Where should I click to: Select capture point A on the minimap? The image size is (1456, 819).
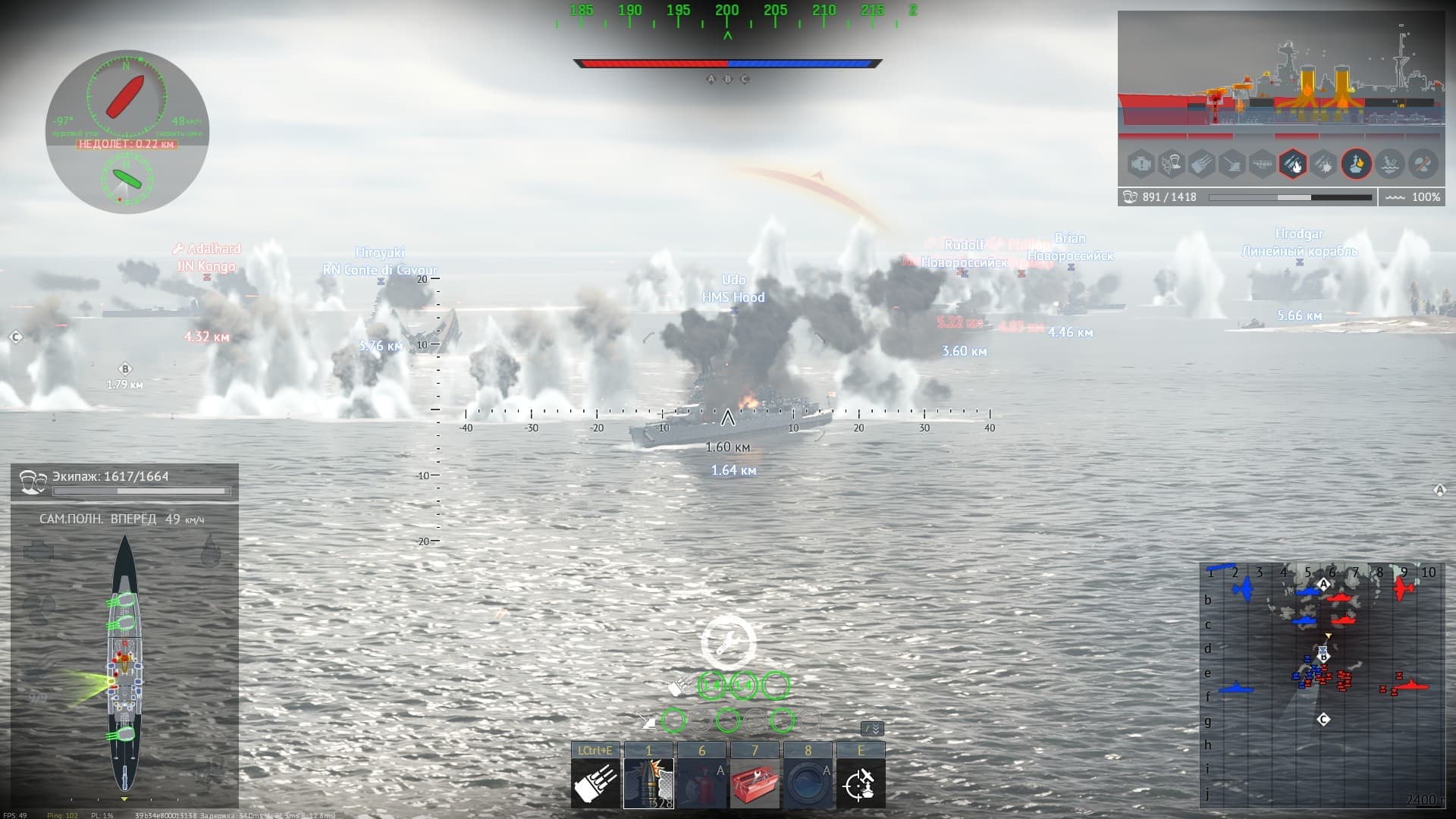tap(1324, 584)
